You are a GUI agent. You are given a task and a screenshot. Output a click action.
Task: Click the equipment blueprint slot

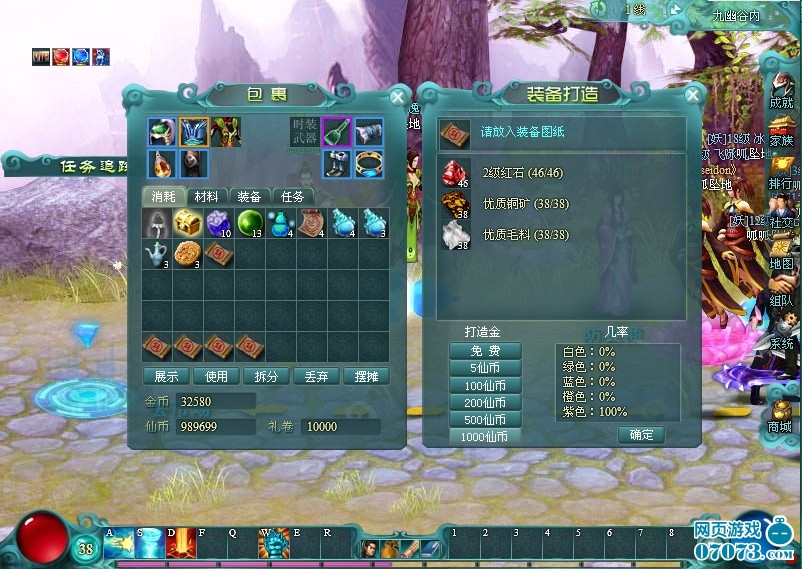456,133
